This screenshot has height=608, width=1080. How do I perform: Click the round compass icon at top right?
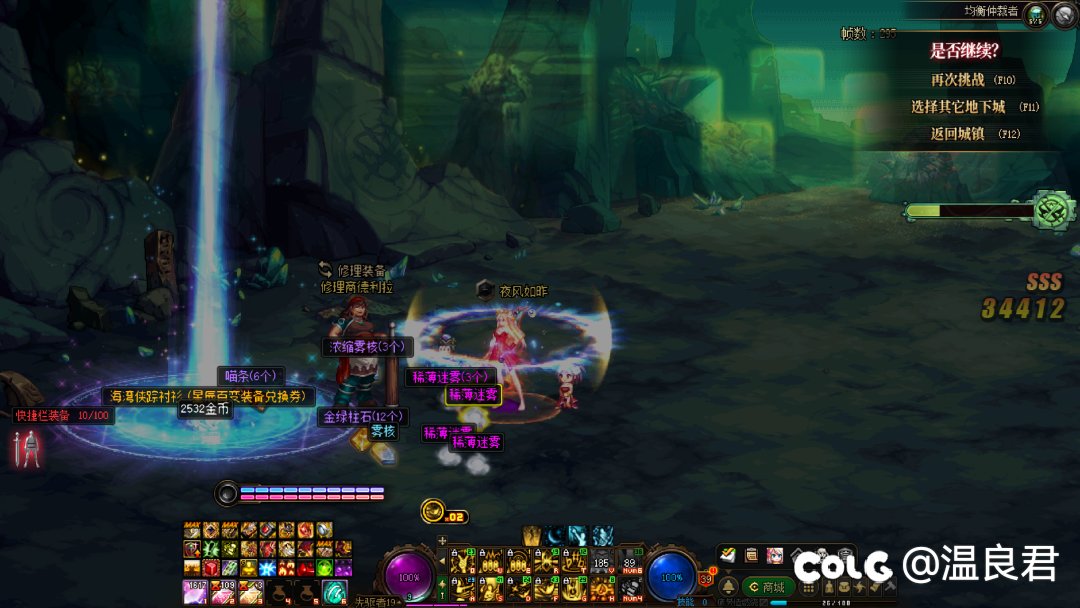[1065, 15]
